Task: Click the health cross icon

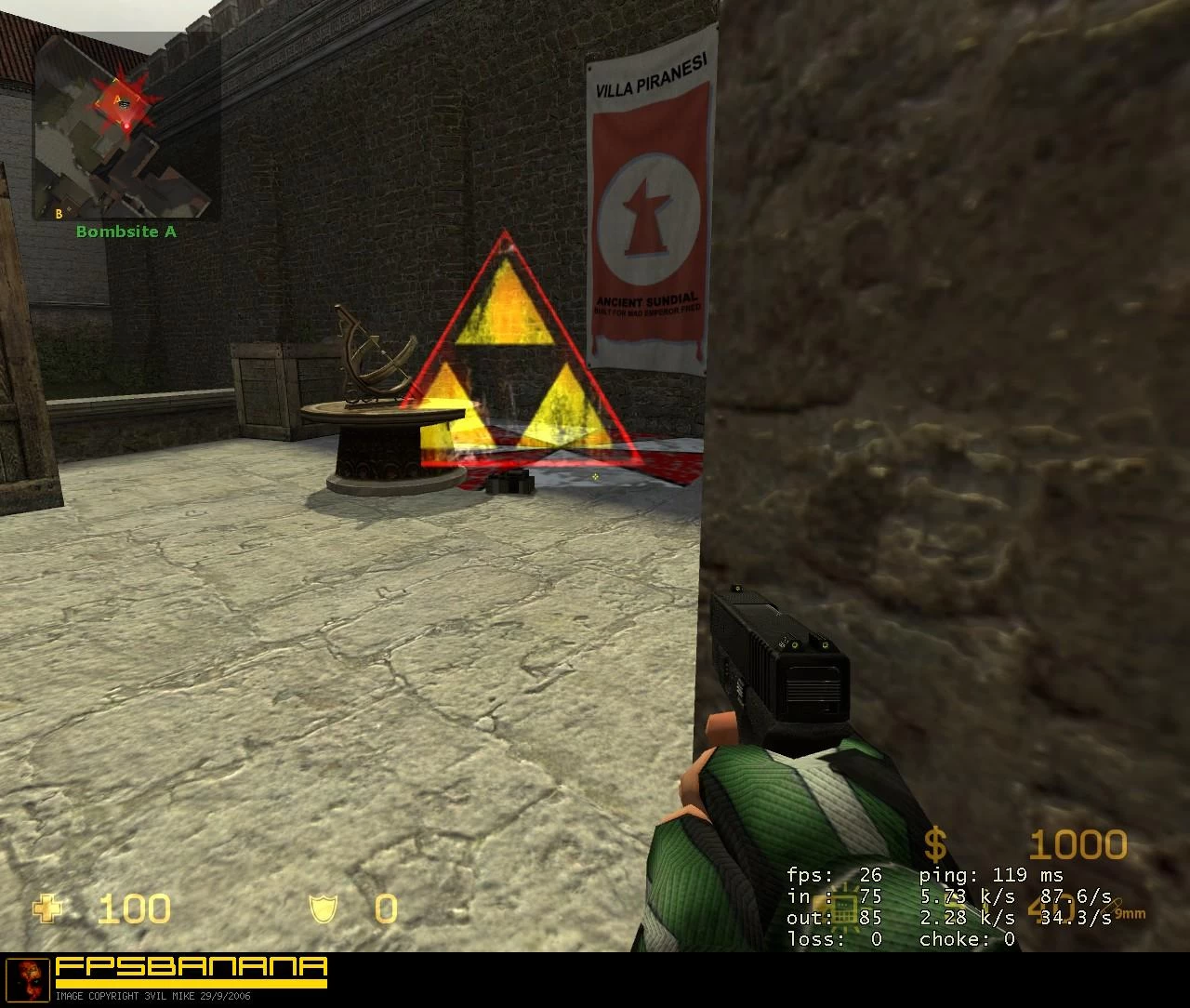Action: 46,909
